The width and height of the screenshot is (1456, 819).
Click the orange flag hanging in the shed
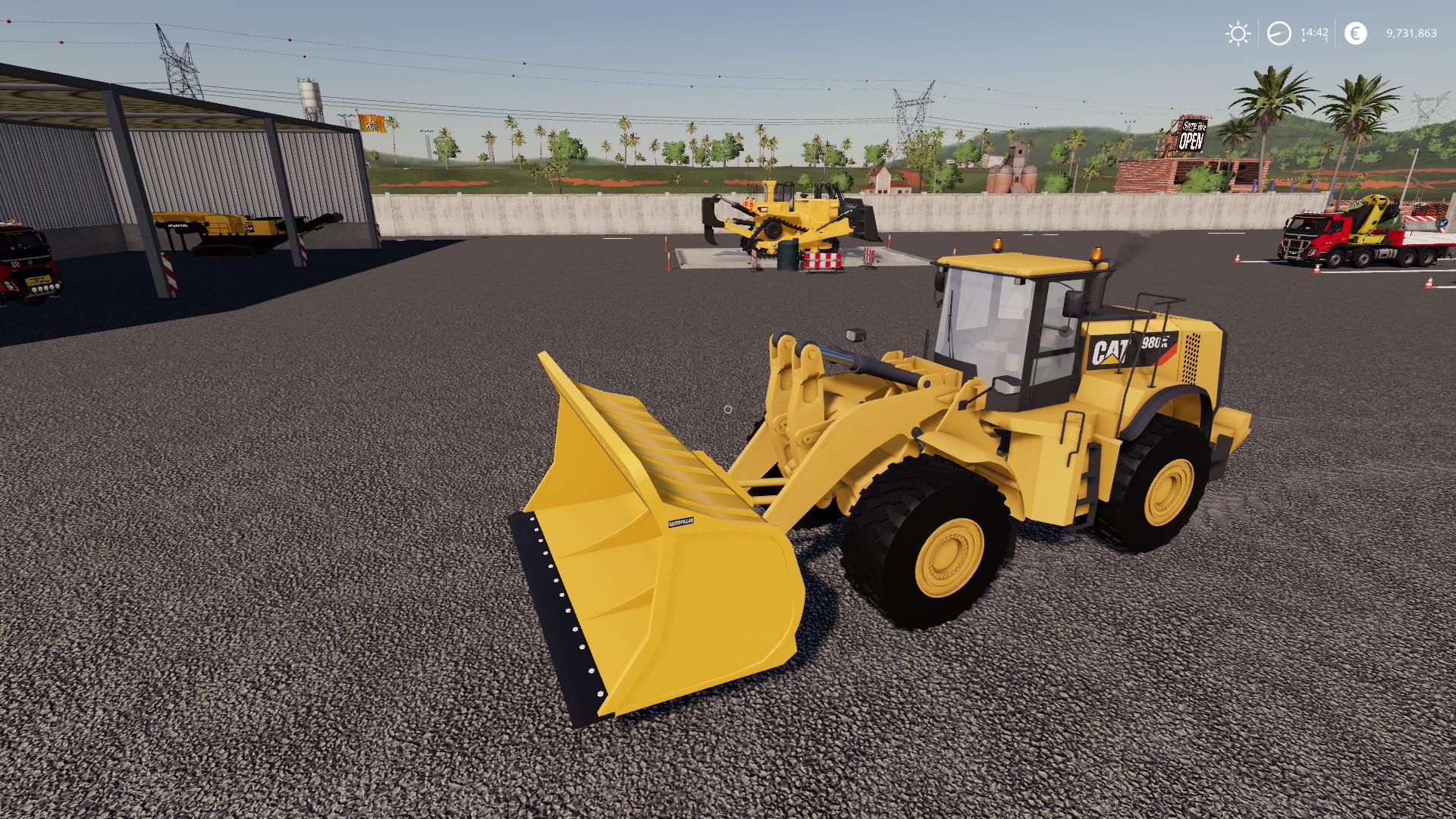372,124
